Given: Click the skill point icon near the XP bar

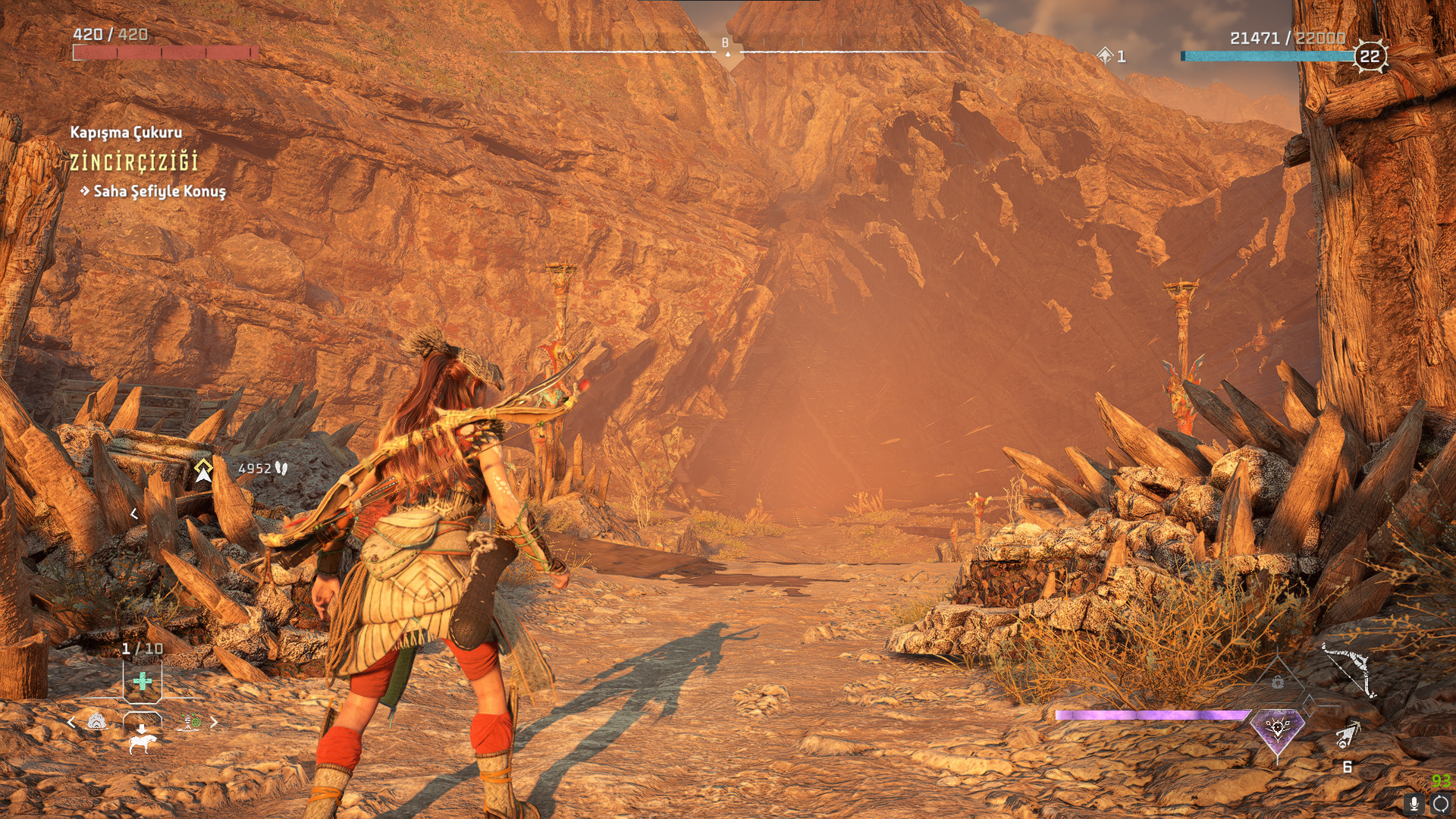Looking at the screenshot, I should pos(1105,55).
